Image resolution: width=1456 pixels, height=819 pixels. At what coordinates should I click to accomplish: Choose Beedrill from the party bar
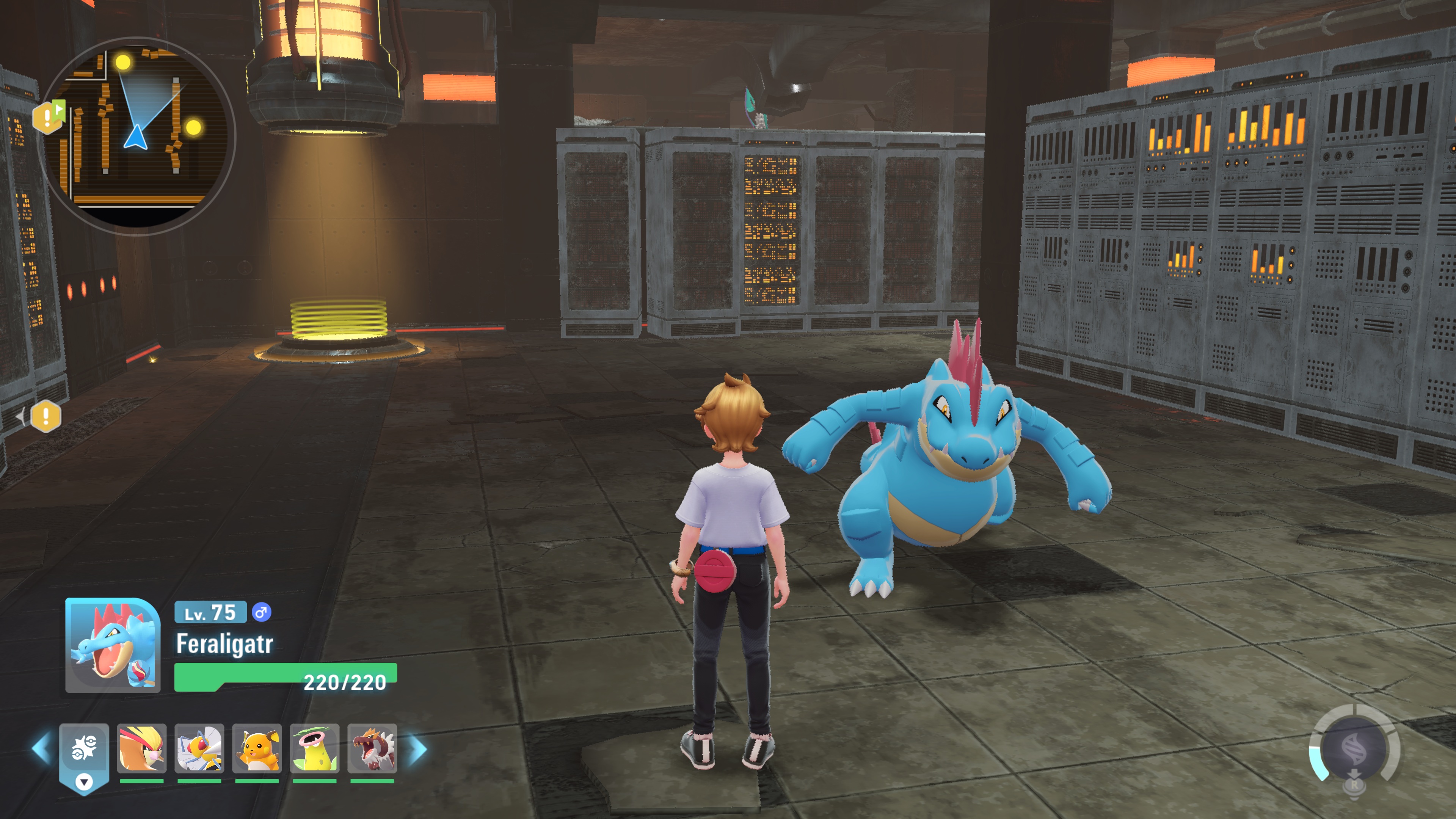(x=199, y=749)
